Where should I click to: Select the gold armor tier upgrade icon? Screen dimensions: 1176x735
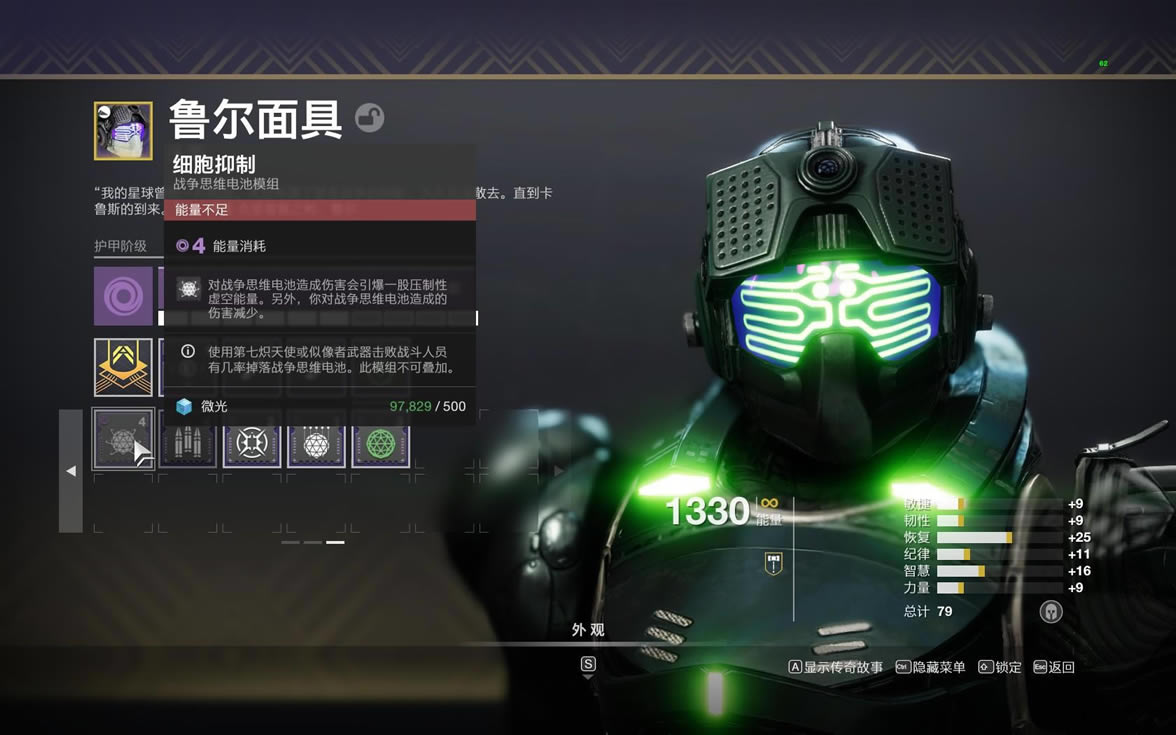[124, 367]
